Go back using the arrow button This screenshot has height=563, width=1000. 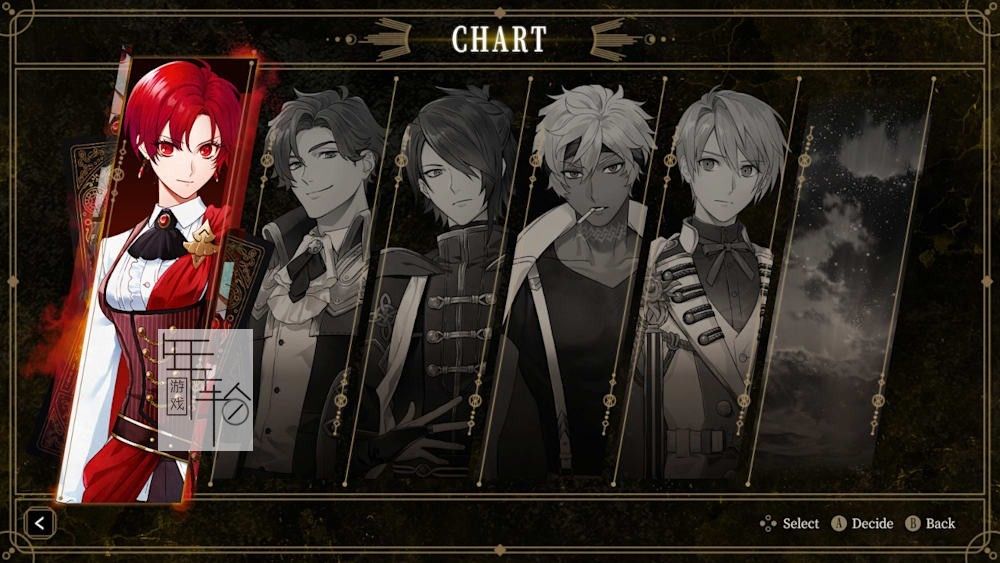[x=40, y=522]
